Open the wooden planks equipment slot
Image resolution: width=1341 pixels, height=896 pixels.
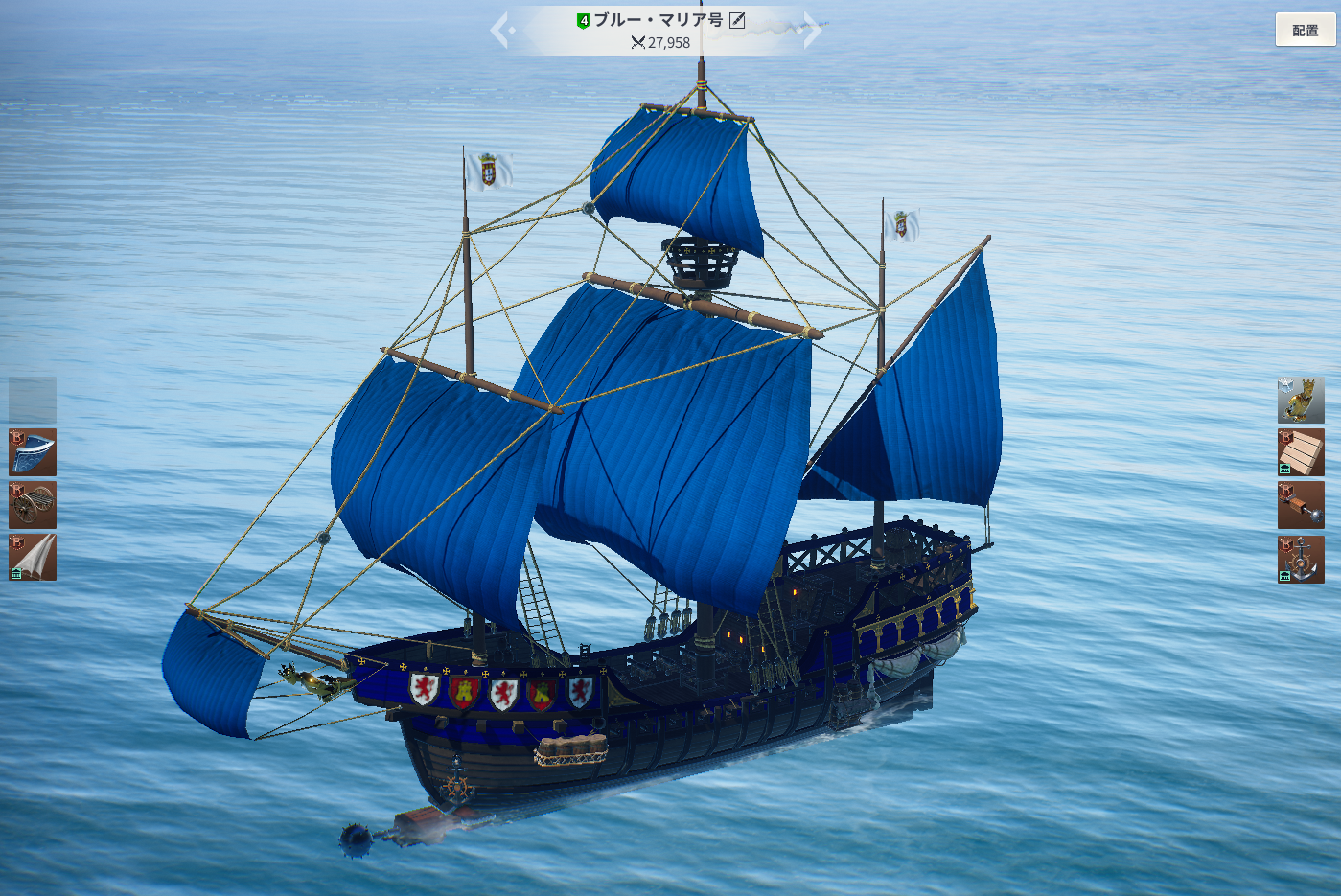1301,452
